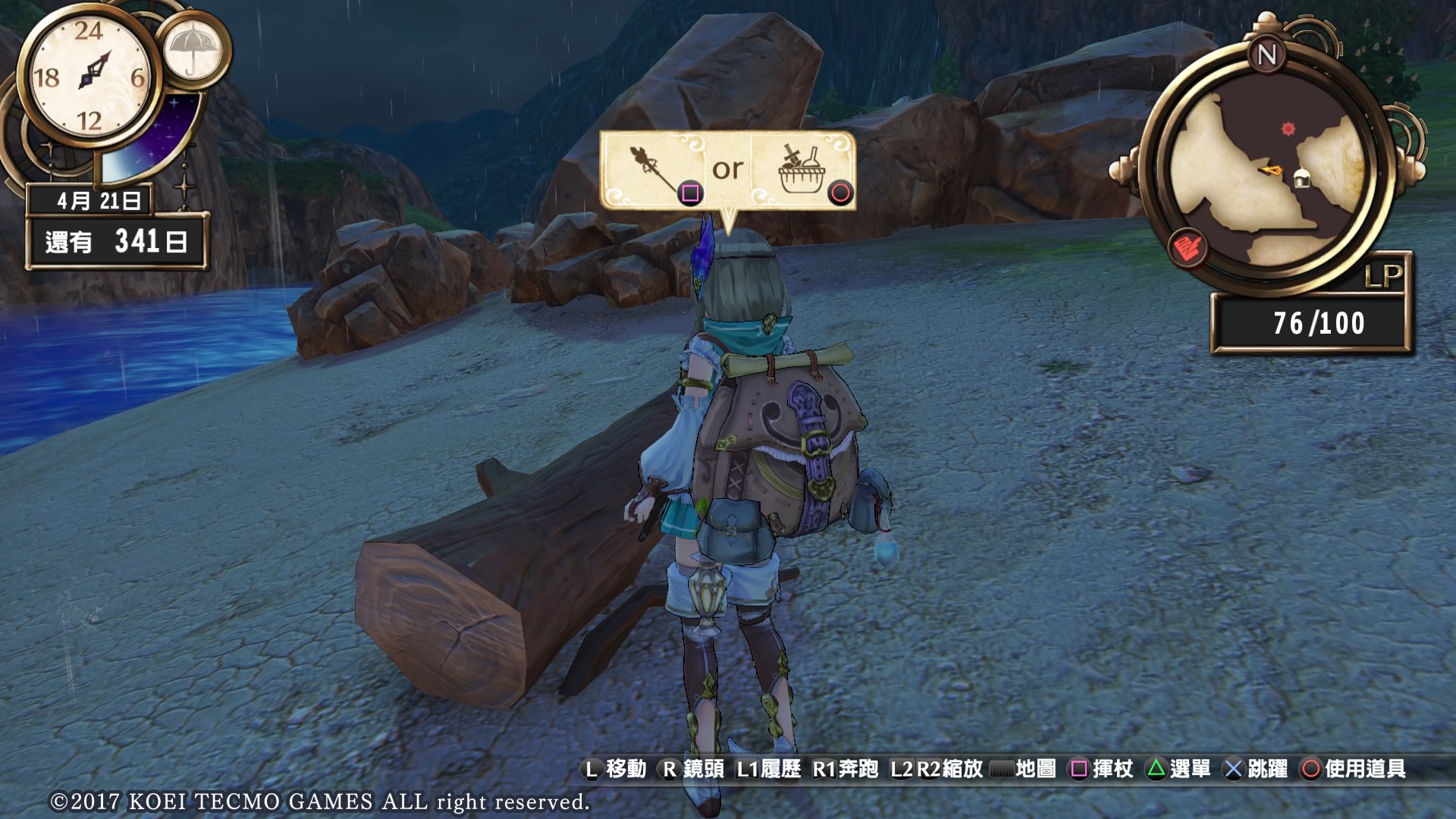The width and height of the screenshot is (1456, 819).
Task: Click the umbrella weather icon
Action: click(x=193, y=50)
